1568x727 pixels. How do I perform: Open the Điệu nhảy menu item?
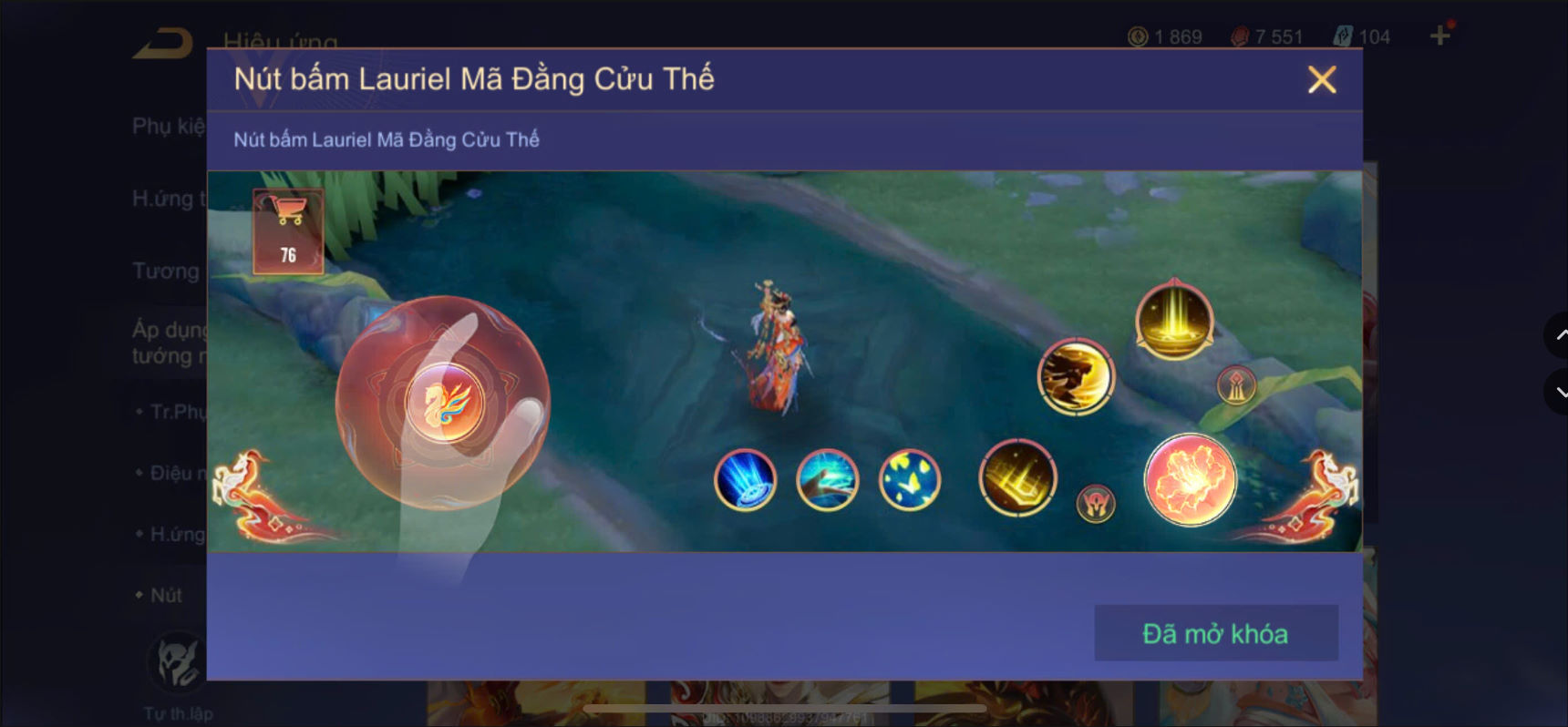[x=173, y=472]
